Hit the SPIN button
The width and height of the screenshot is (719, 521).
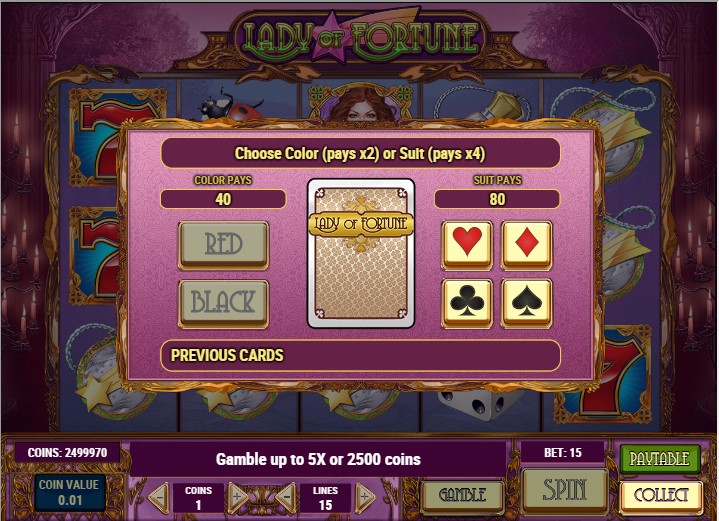[564, 490]
